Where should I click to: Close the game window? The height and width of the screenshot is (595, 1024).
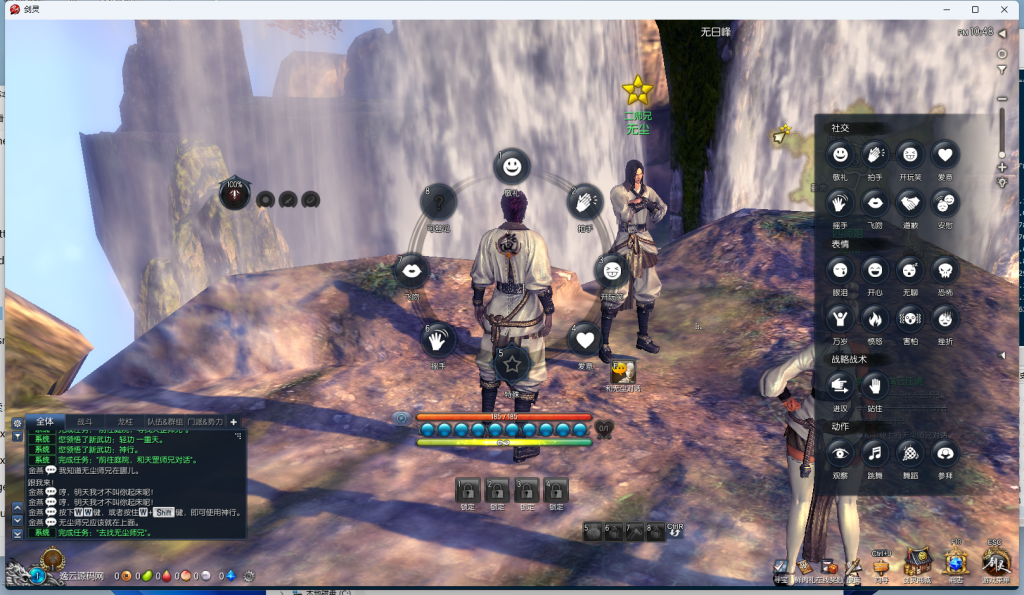pyautogui.click(x=1005, y=9)
